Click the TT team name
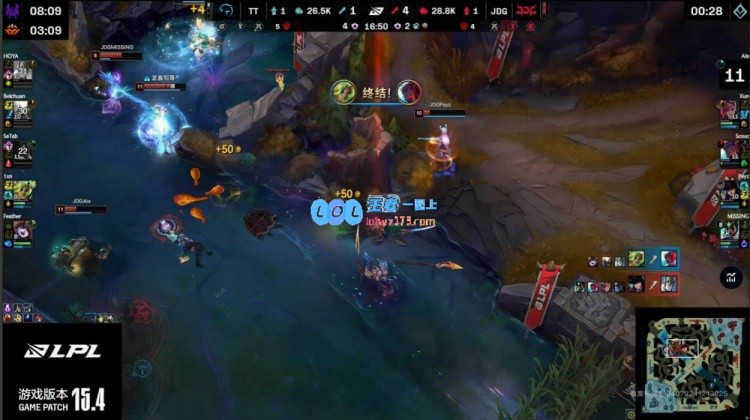 click(x=254, y=10)
